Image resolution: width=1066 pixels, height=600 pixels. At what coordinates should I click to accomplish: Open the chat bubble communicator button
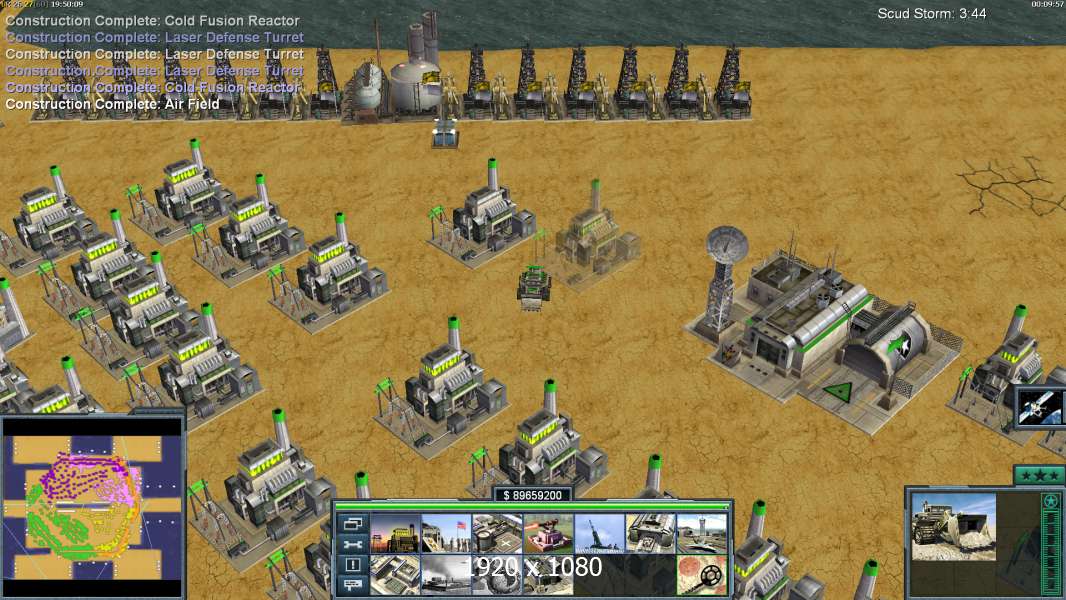pos(352,585)
